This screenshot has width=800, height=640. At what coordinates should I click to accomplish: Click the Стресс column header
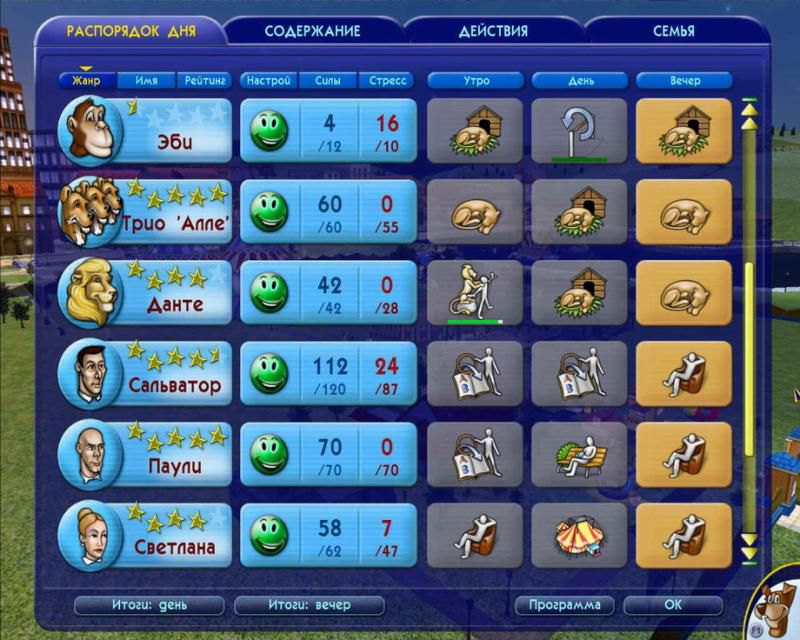pyautogui.click(x=388, y=80)
